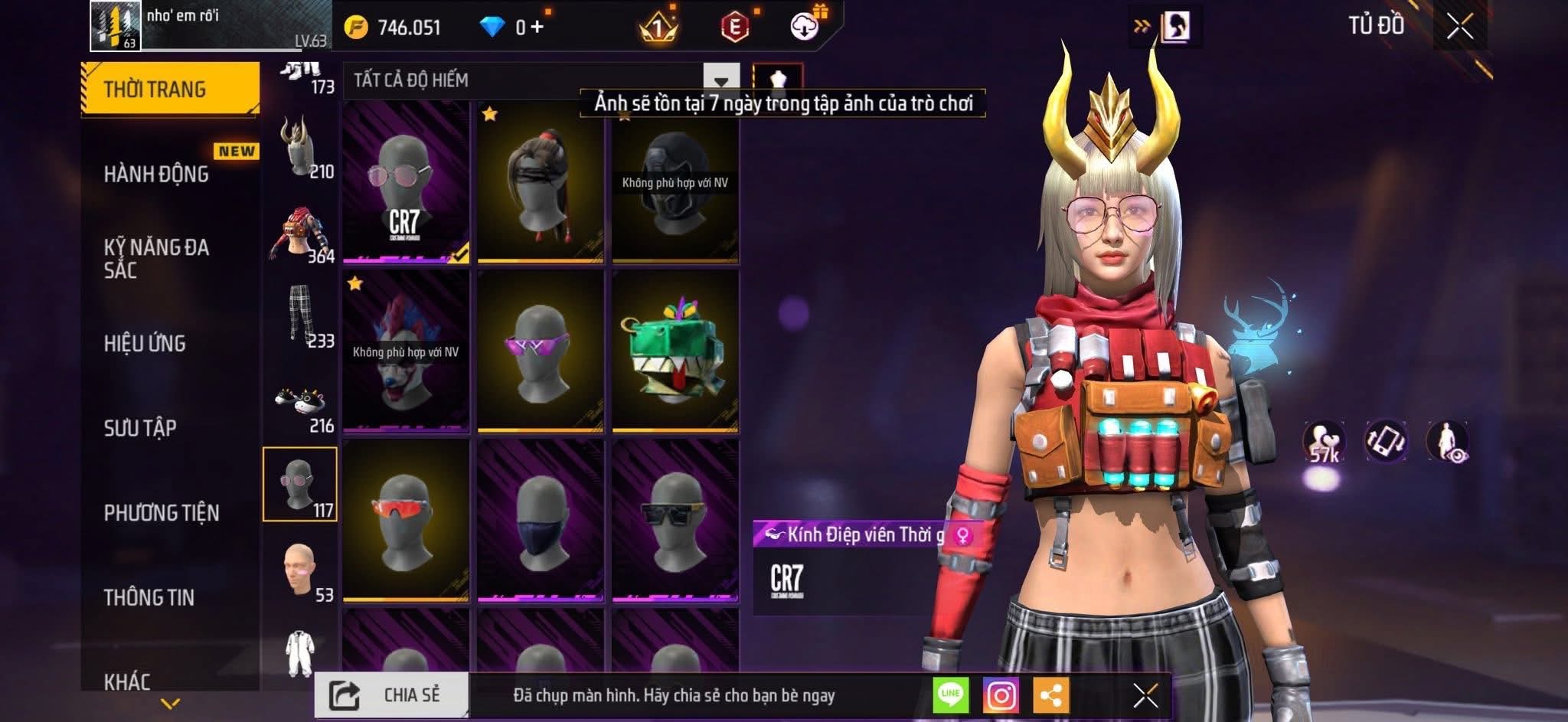Click the Chia Sẻ share button
This screenshot has width=1568, height=722.
pos(391,695)
